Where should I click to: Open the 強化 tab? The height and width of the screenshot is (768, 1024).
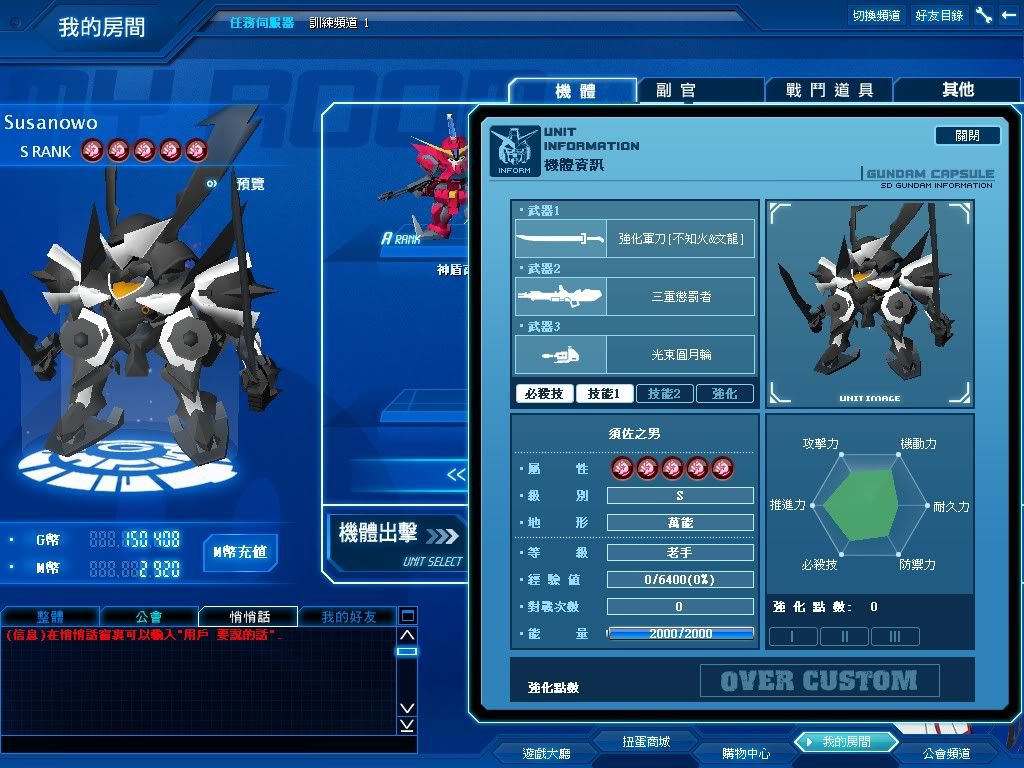pyautogui.click(x=724, y=394)
